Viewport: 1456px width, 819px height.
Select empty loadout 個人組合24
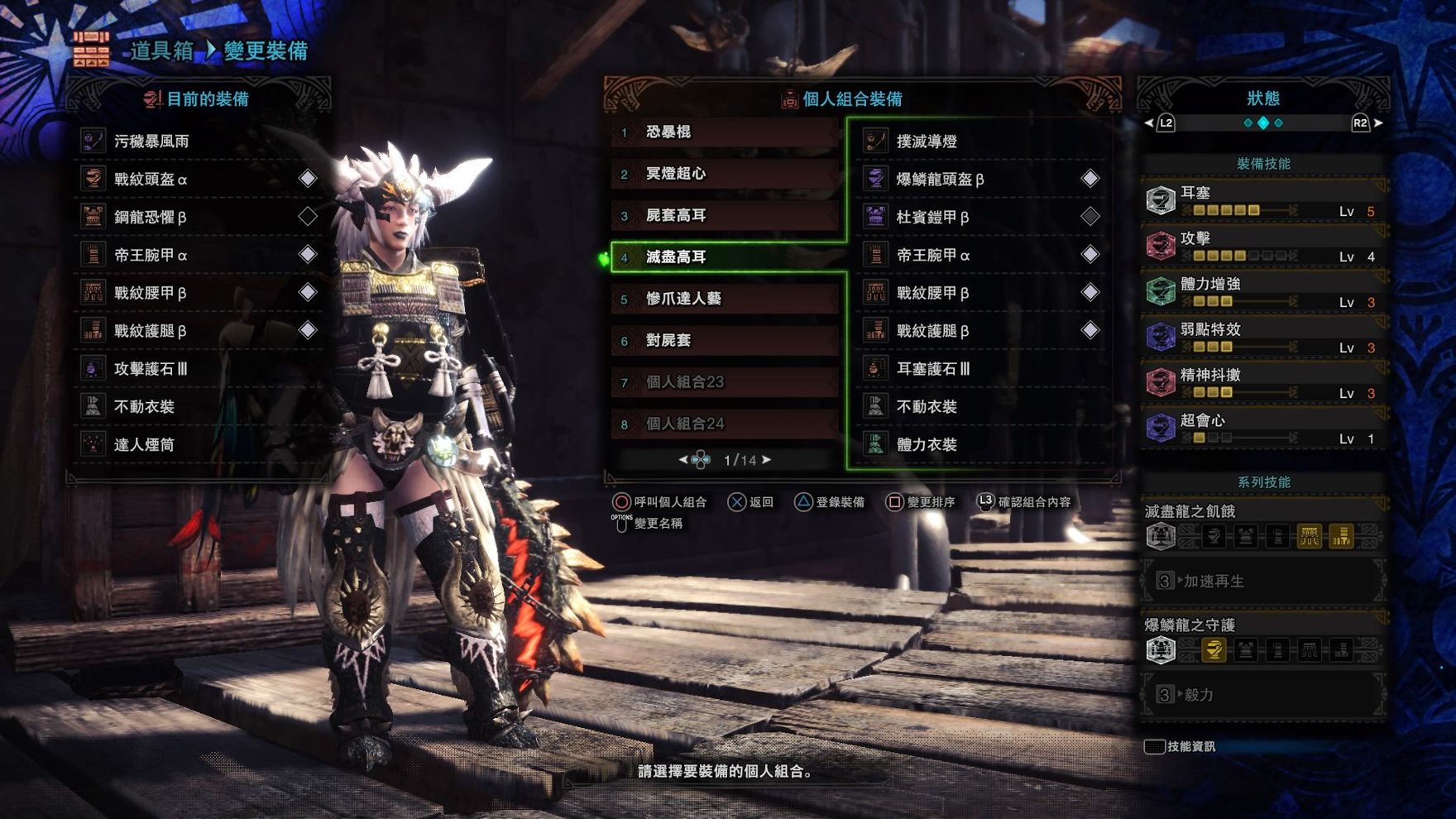click(724, 424)
